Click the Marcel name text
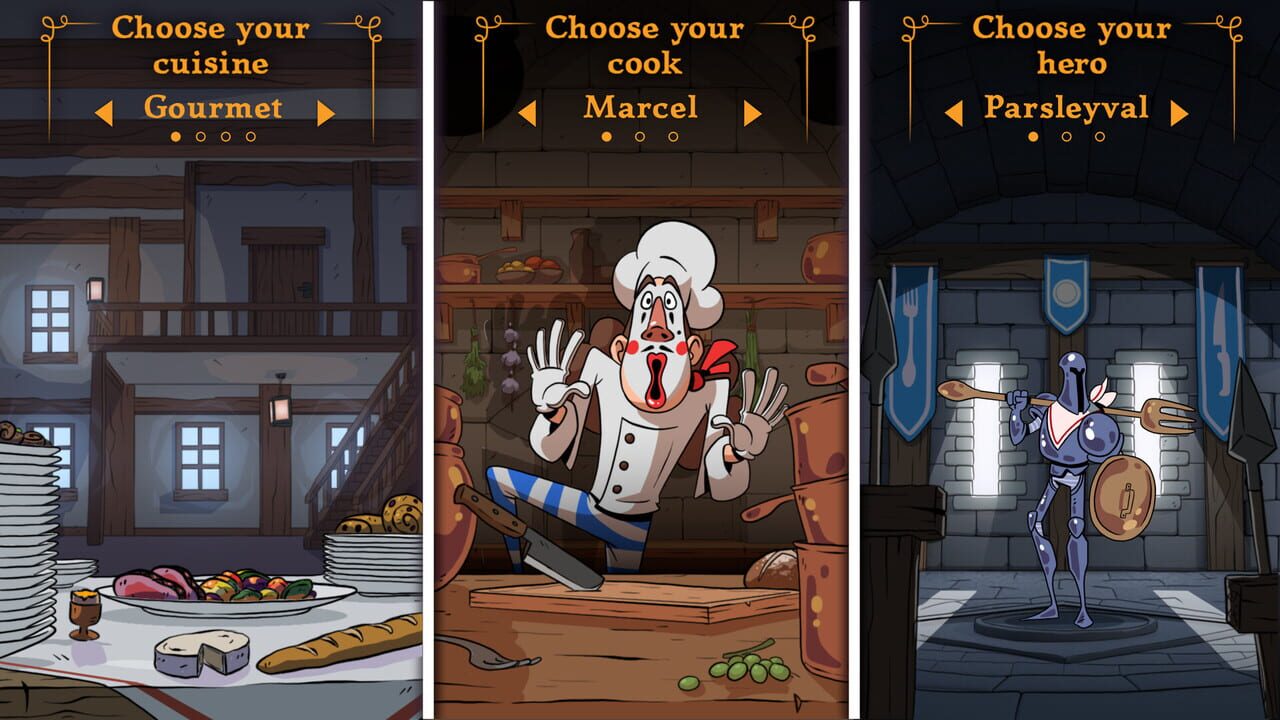The image size is (1280, 720). point(640,107)
